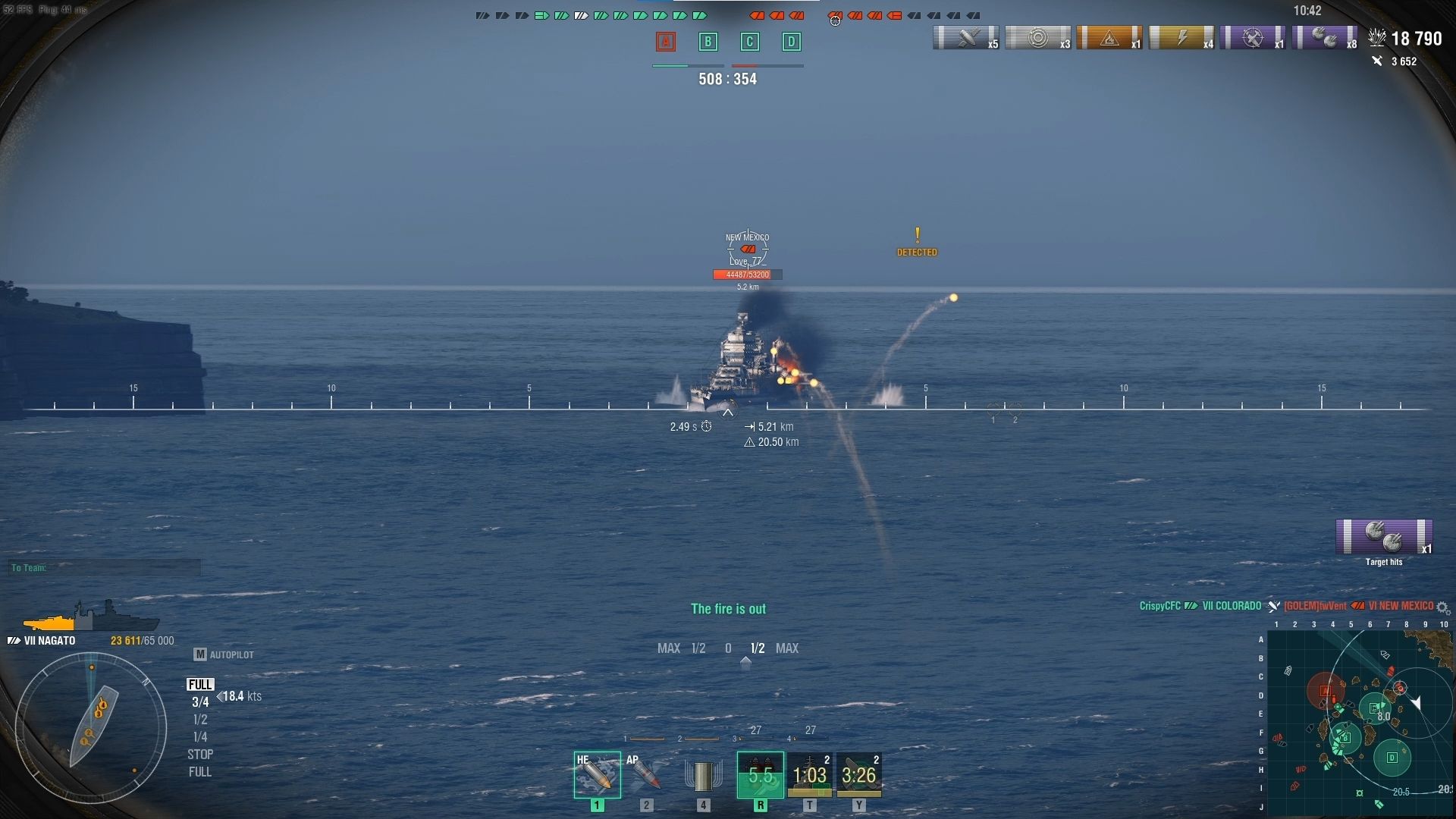
Task: Switch to AP shell ammunition
Action: coord(645,775)
